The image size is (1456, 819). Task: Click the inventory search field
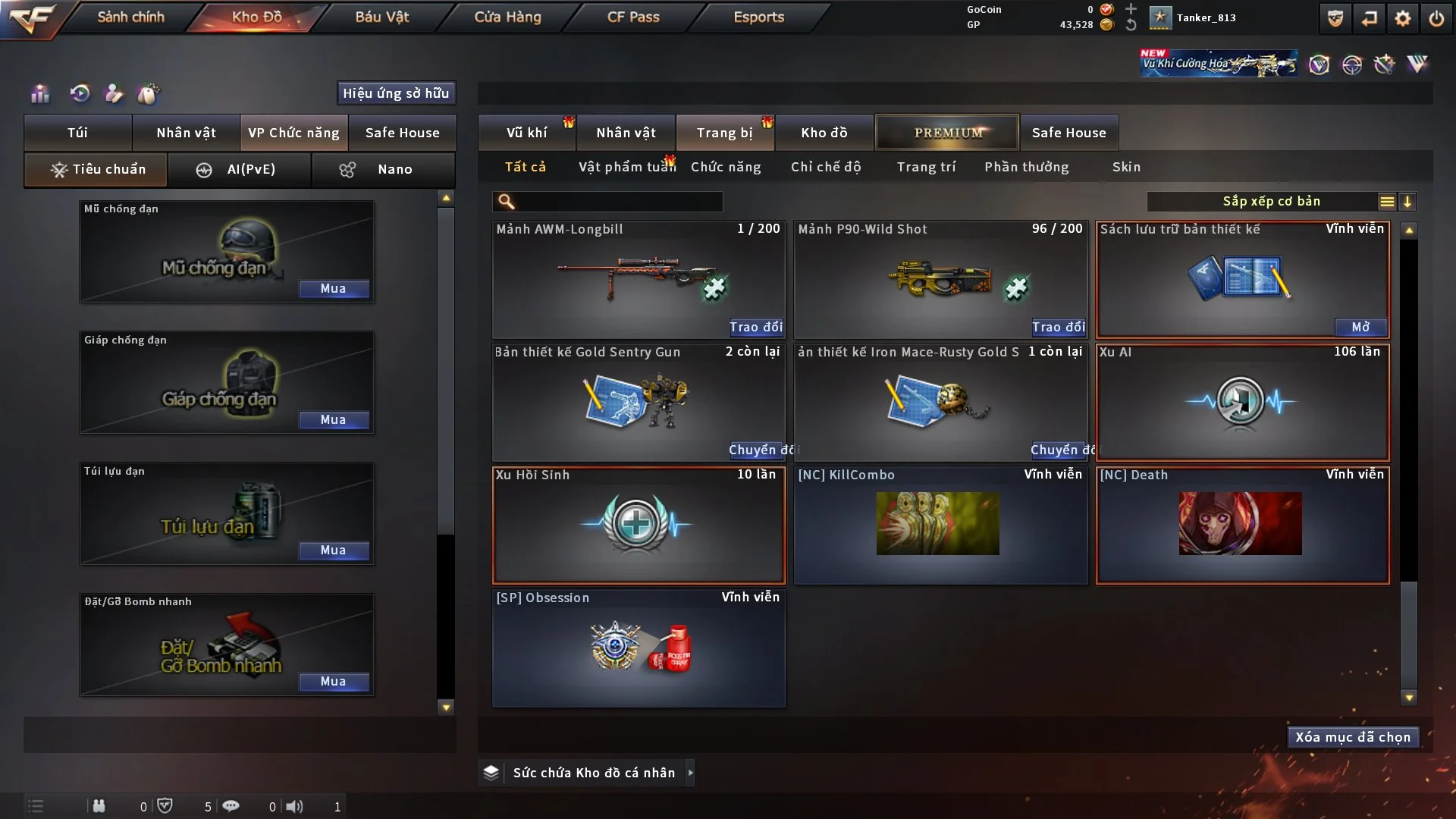[618, 202]
